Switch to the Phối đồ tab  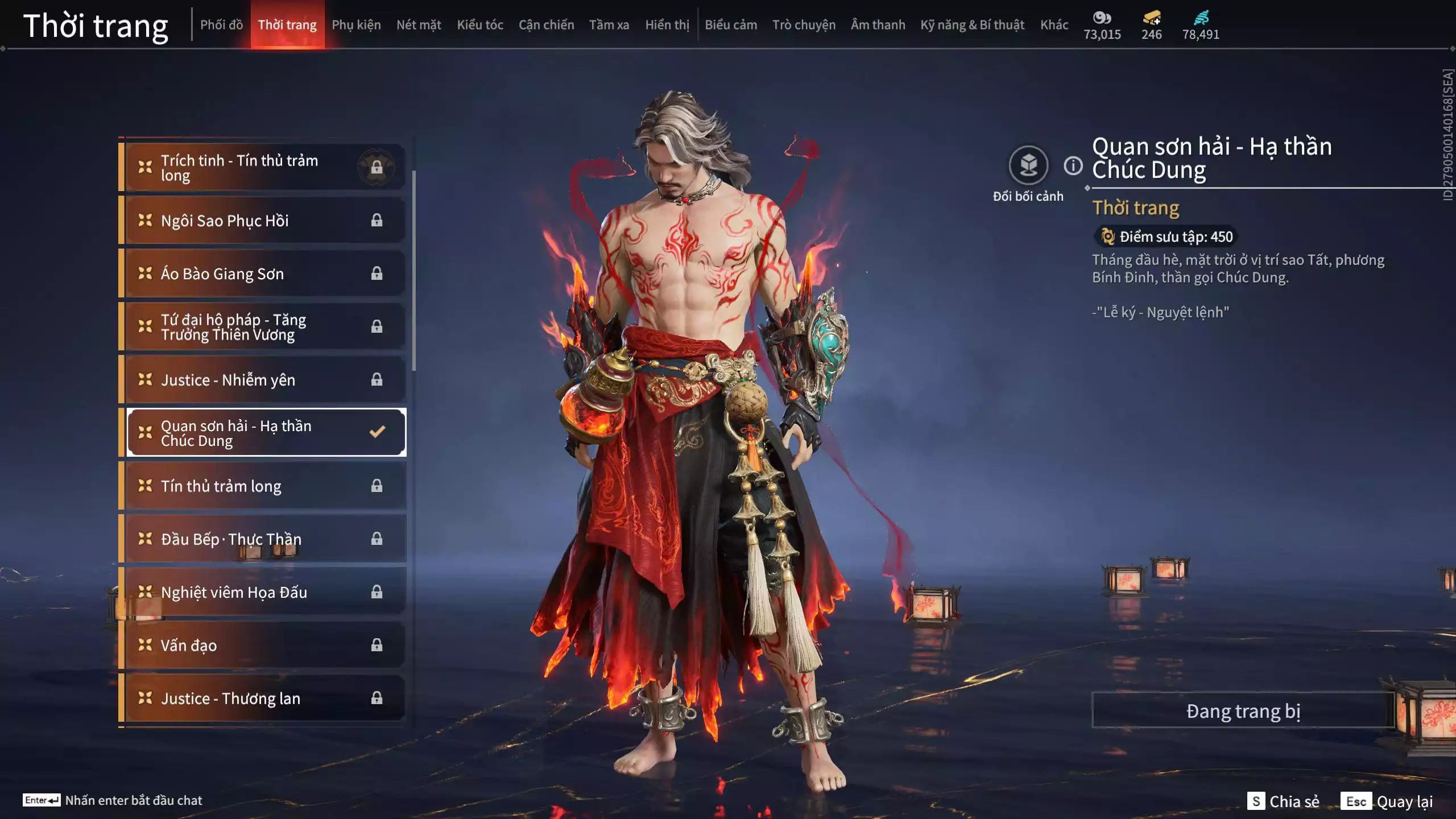pyautogui.click(x=221, y=25)
